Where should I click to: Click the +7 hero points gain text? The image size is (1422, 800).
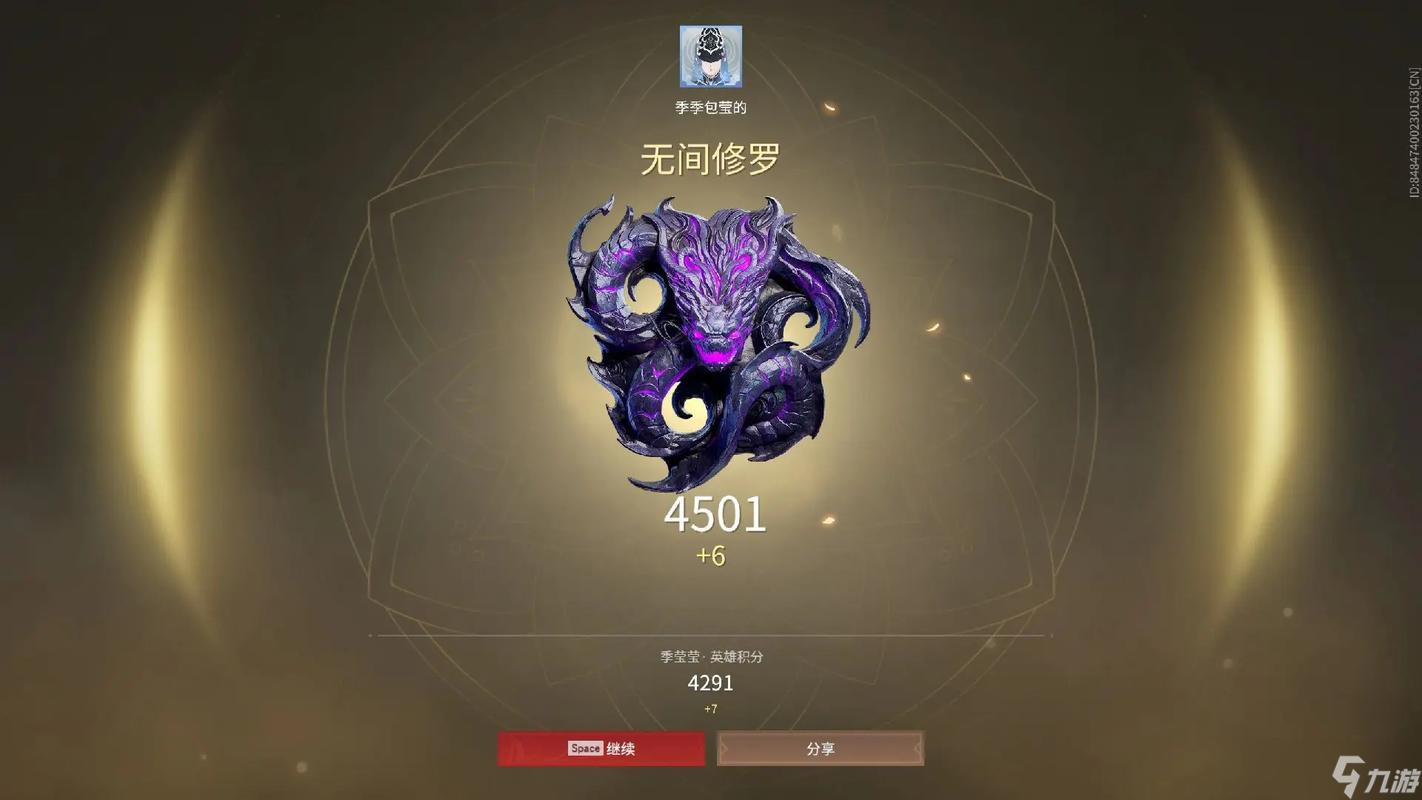[710, 710]
